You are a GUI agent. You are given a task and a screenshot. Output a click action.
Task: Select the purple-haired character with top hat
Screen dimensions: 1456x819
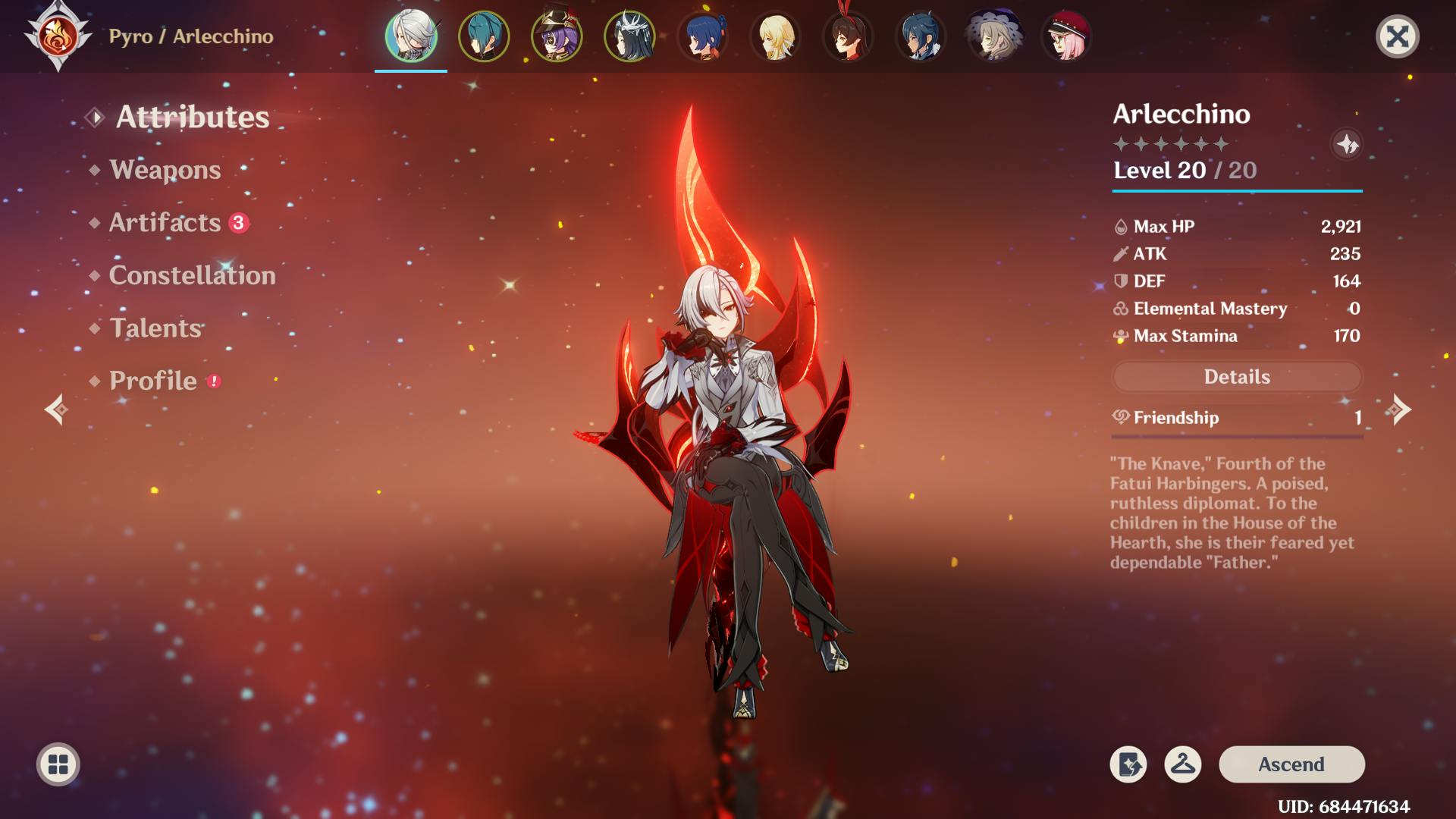tap(557, 36)
